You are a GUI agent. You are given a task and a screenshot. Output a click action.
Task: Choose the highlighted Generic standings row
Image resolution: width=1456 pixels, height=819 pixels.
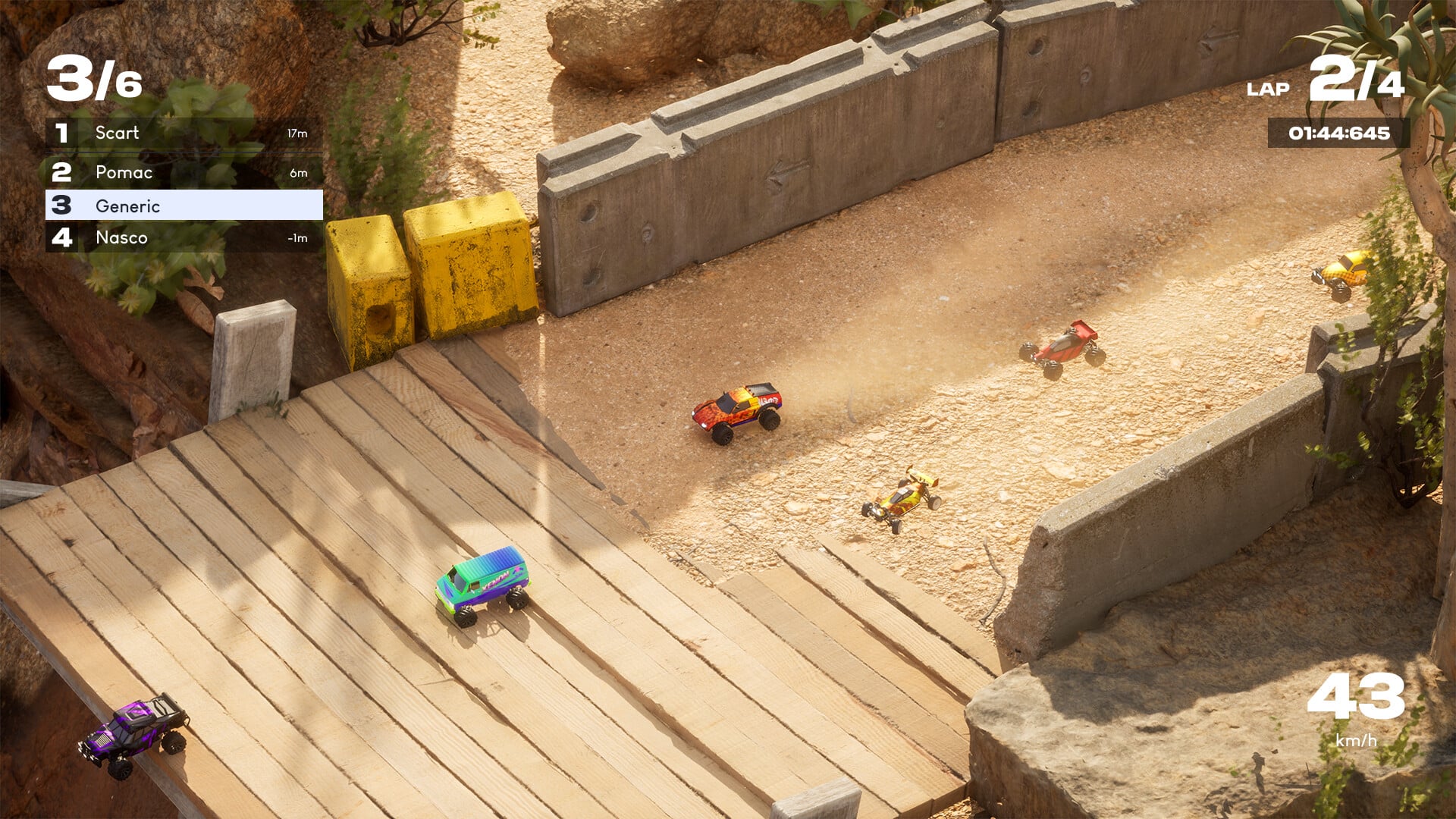pyautogui.click(x=184, y=206)
